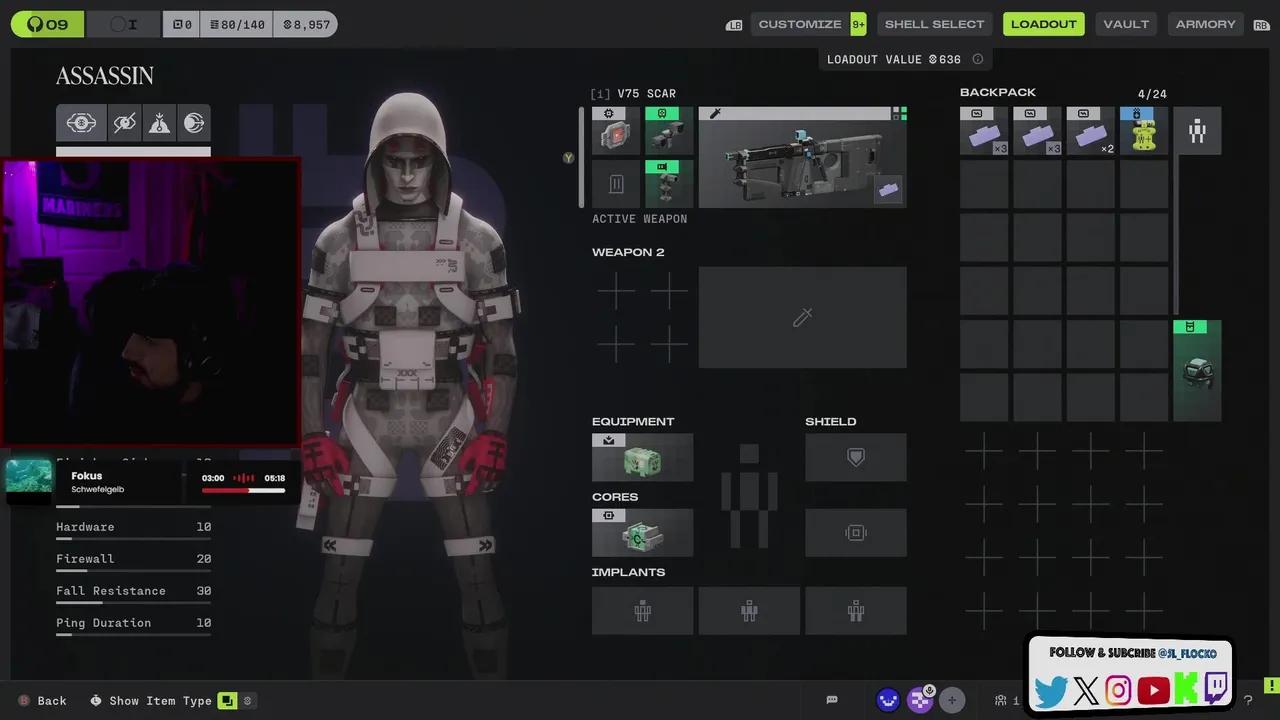Click the rightmost perk icon under Assassin
The image size is (1280, 720).
194,122
